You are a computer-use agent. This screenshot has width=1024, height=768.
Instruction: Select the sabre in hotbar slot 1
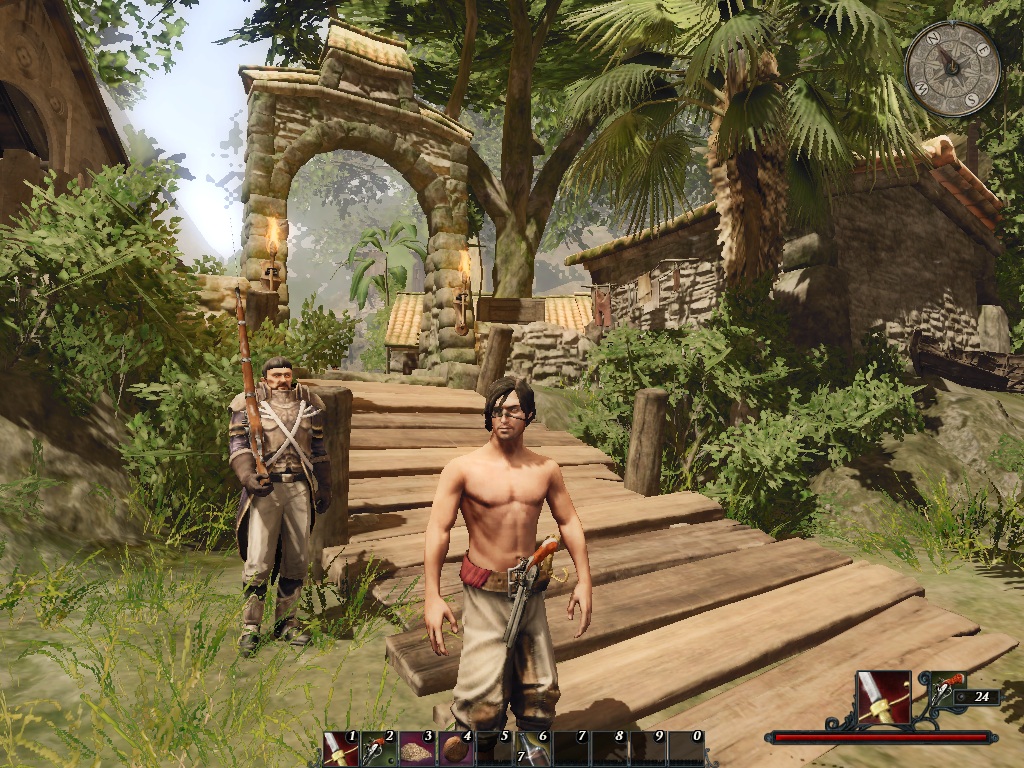tap(340, 748)
